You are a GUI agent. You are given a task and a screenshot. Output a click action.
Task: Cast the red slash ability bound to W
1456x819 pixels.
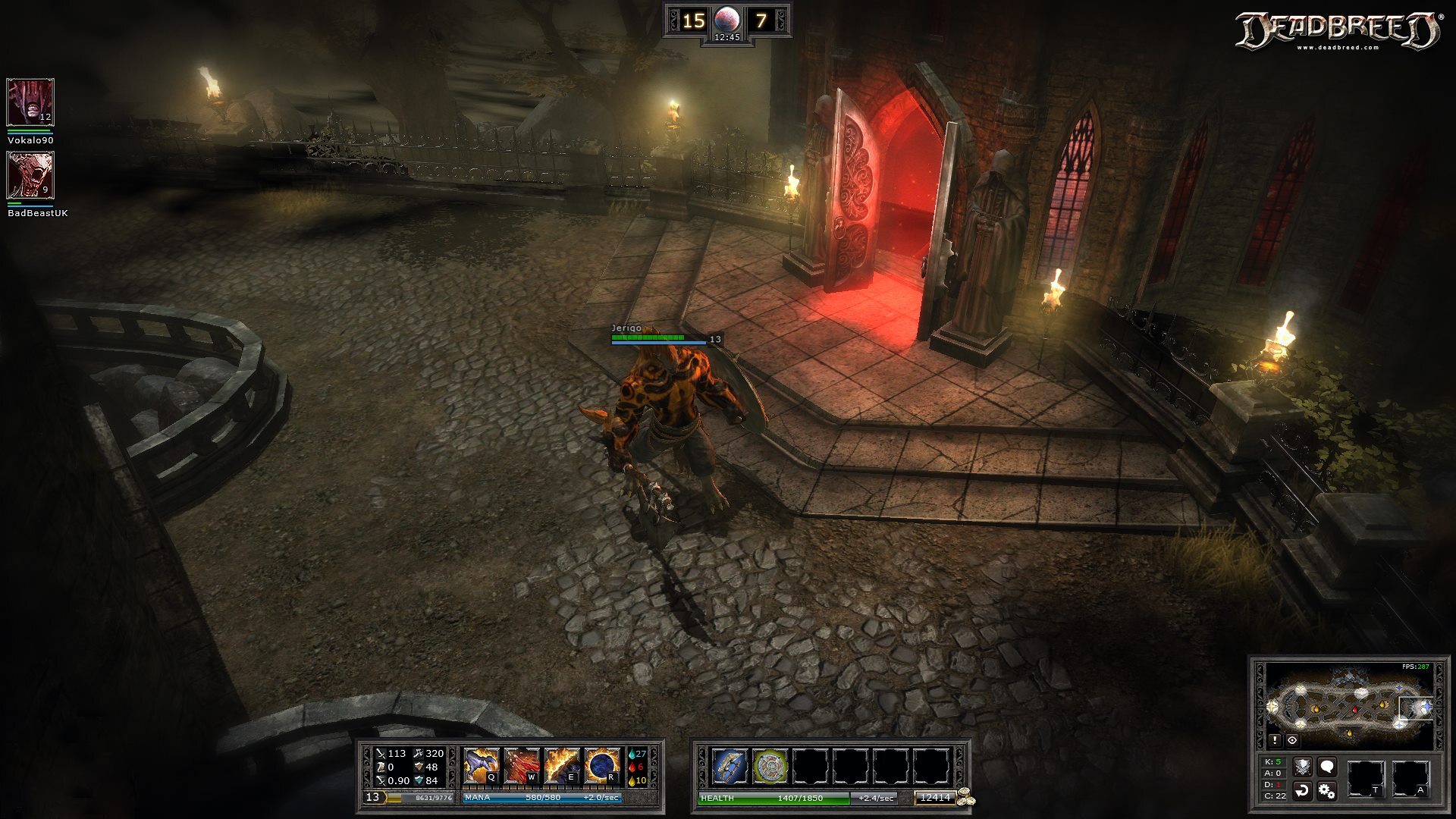tap(522, 766)
